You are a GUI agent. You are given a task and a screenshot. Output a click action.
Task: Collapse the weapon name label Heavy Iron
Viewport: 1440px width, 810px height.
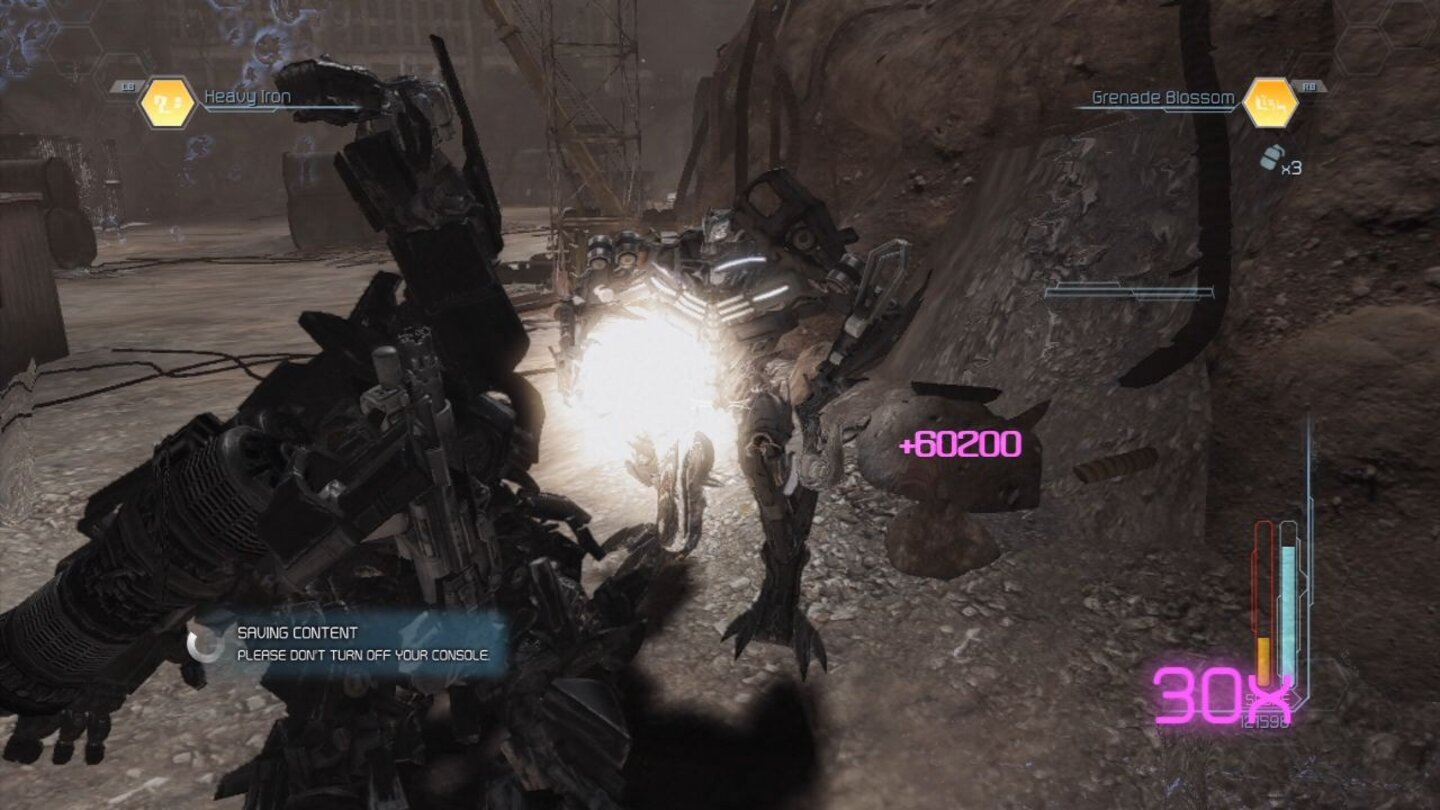pos(247,96)
